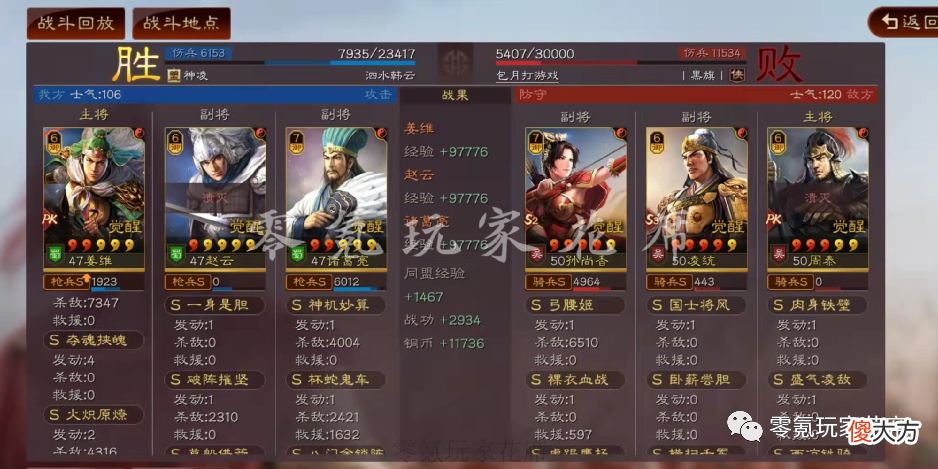View the 肉身铁壁 skill
938x469 pixels.
[817, 305]
